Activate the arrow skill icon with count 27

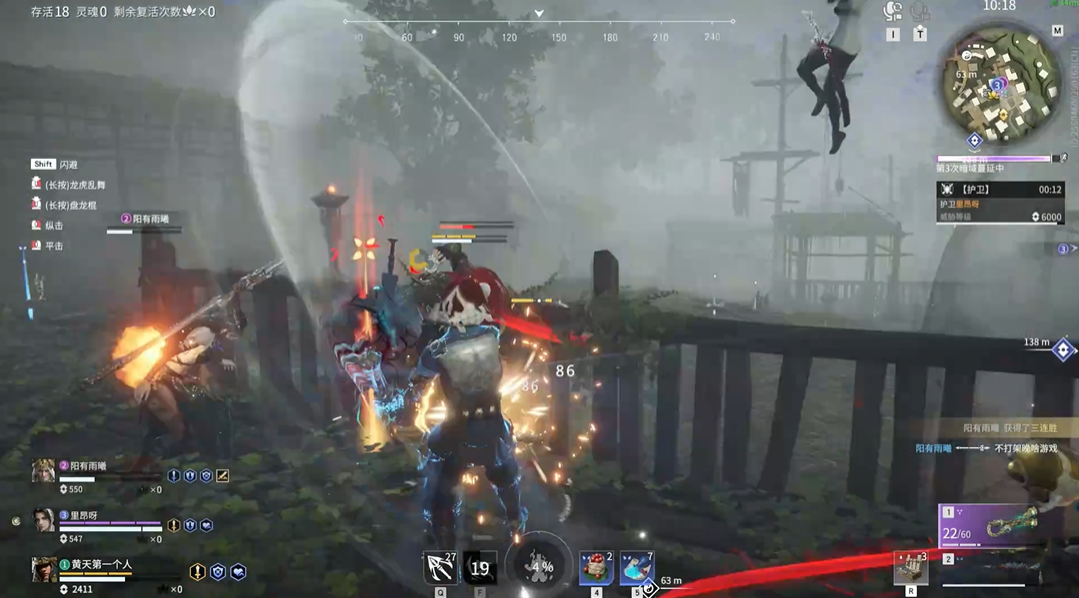439,568
